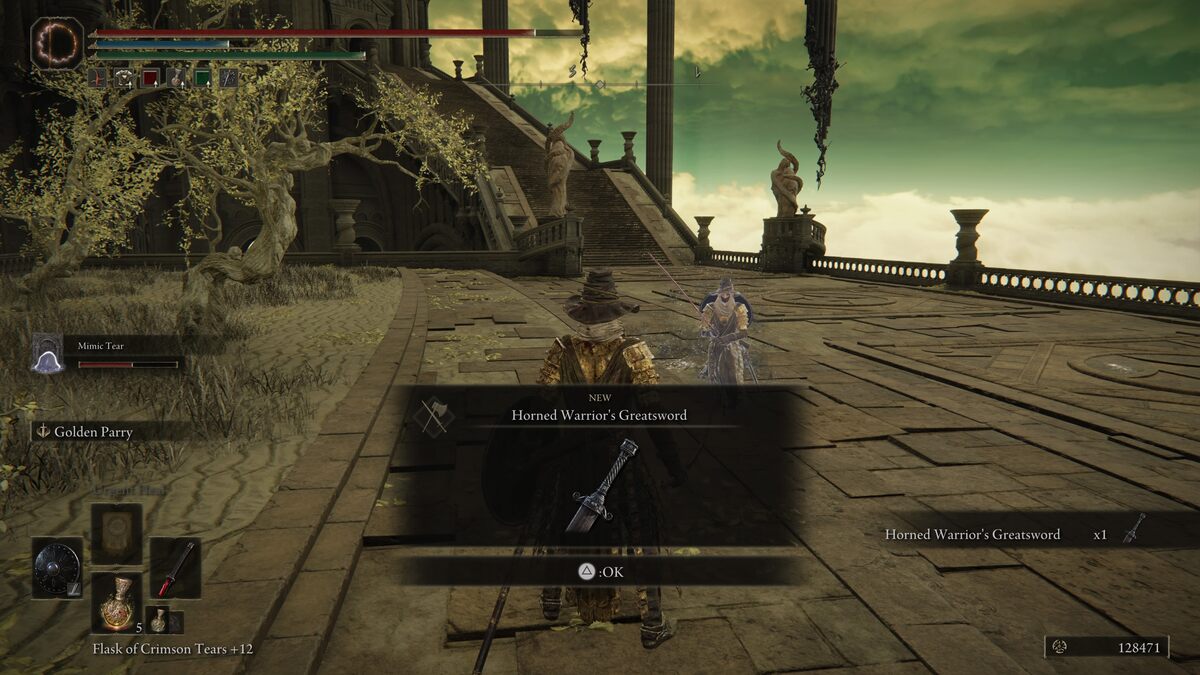The width and height of the screenshot is (1200, 675).
Task: Select the red-handled katana right-hand slot
Action: click(x=175, y=568)
